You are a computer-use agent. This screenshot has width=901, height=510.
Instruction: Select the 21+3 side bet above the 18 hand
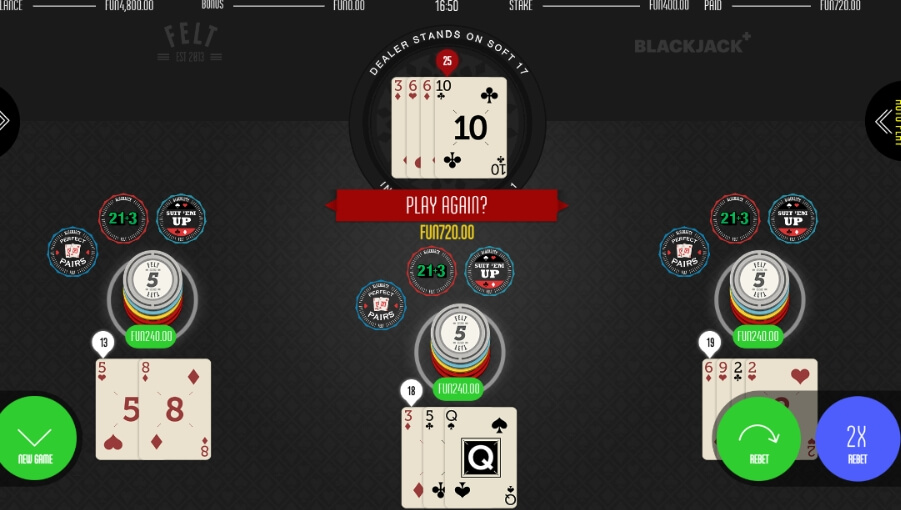pos(431,270)
